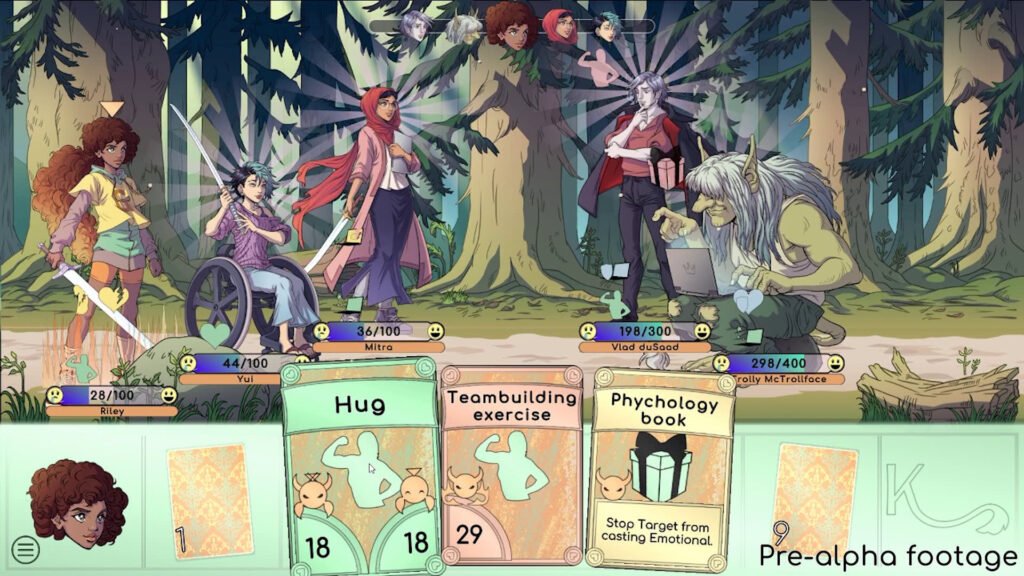Click the troll portrait in turn order
1024x576 pixels.
(463, 28)
